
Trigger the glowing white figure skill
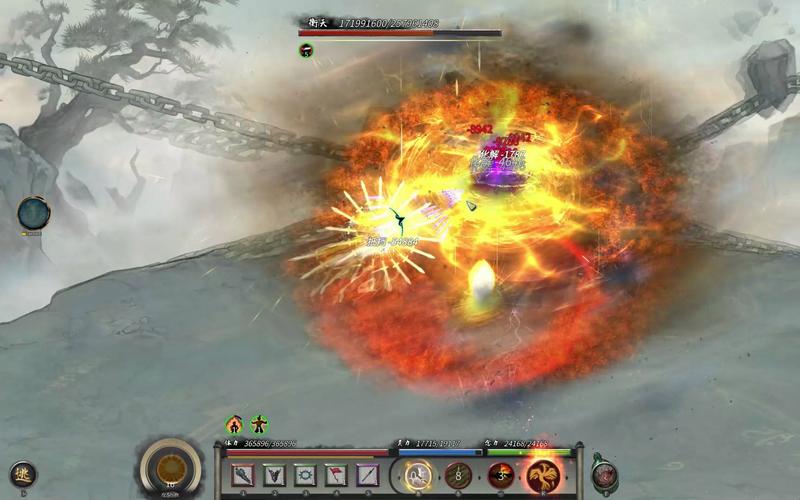pyautogui.click(x=417, y=475)
